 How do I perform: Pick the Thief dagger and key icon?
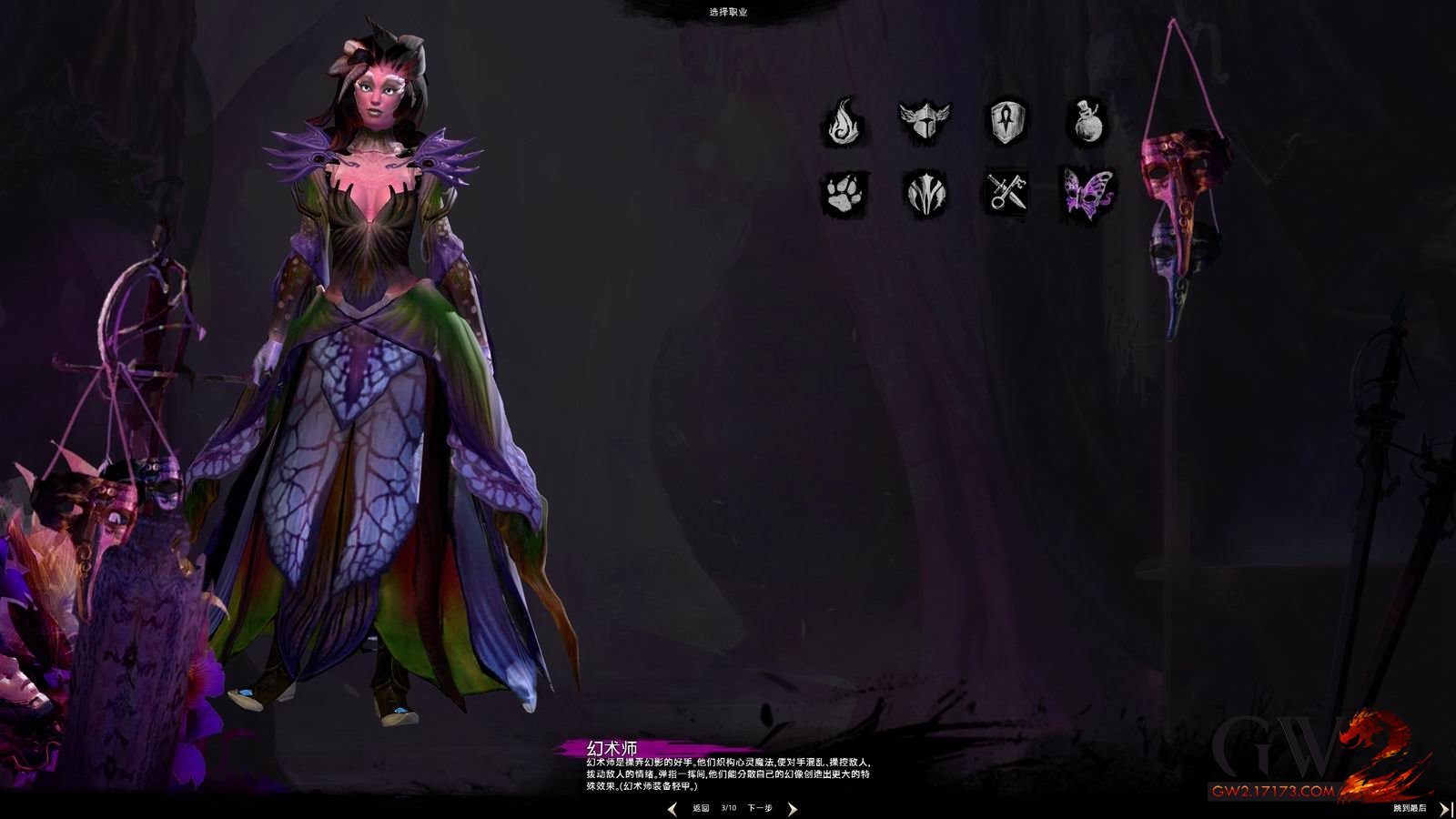click(1008, 194)
